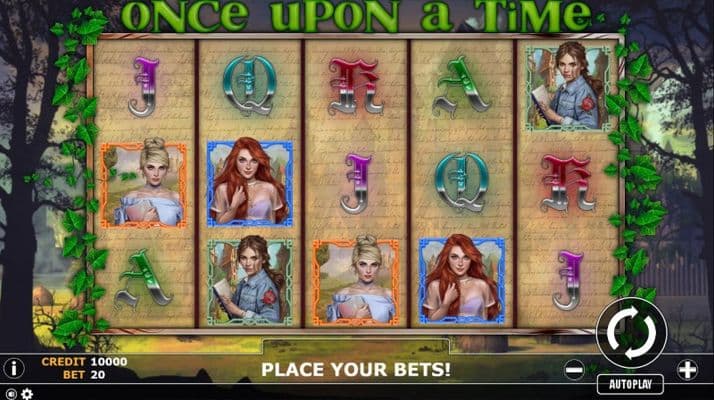Spin the reels with the circular arrow button

point(630,334)
